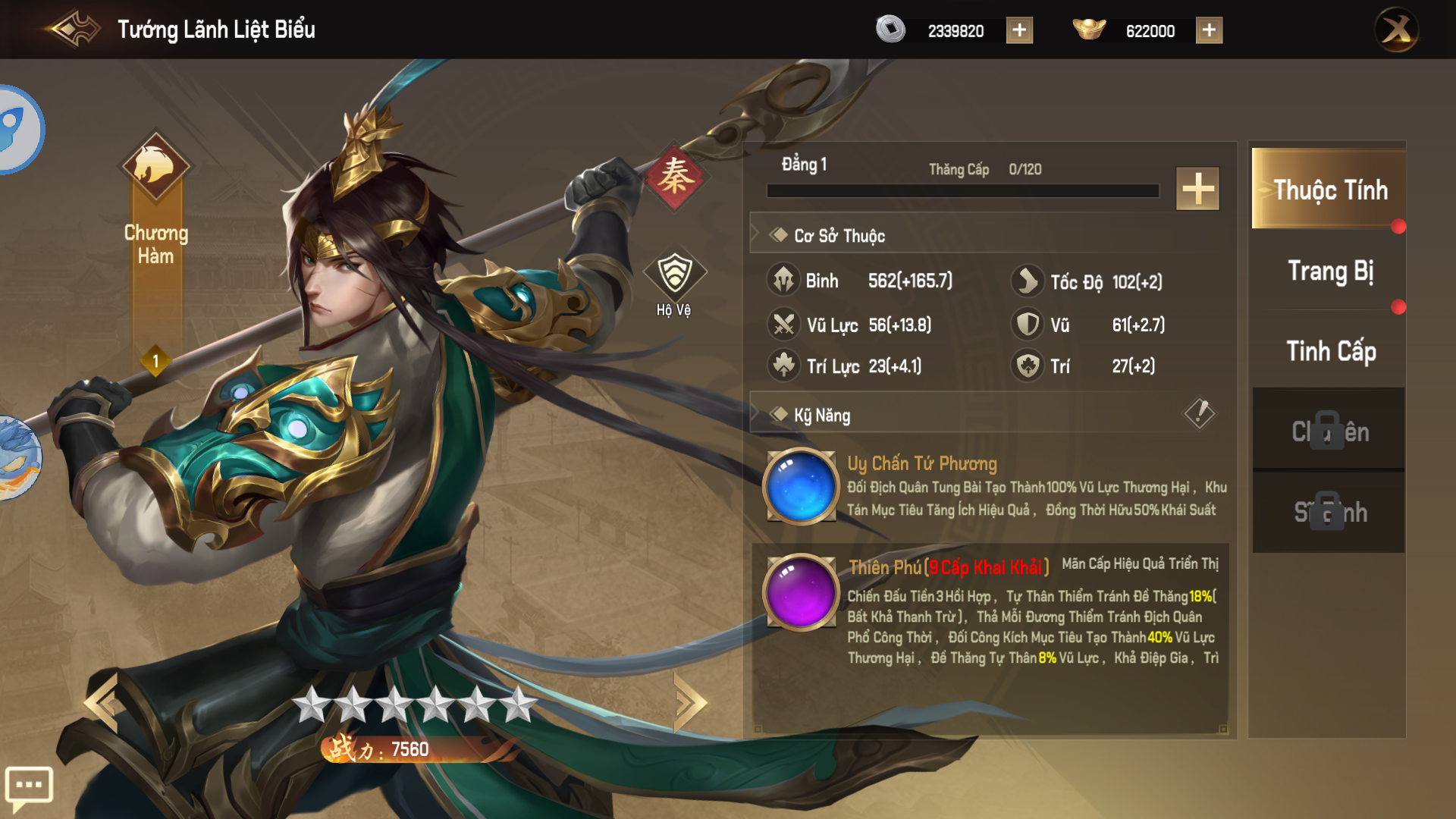Select the Tinh Cấp tab
The height and width of the screenshot is (819, 1456).
(x=1329, y=351)
